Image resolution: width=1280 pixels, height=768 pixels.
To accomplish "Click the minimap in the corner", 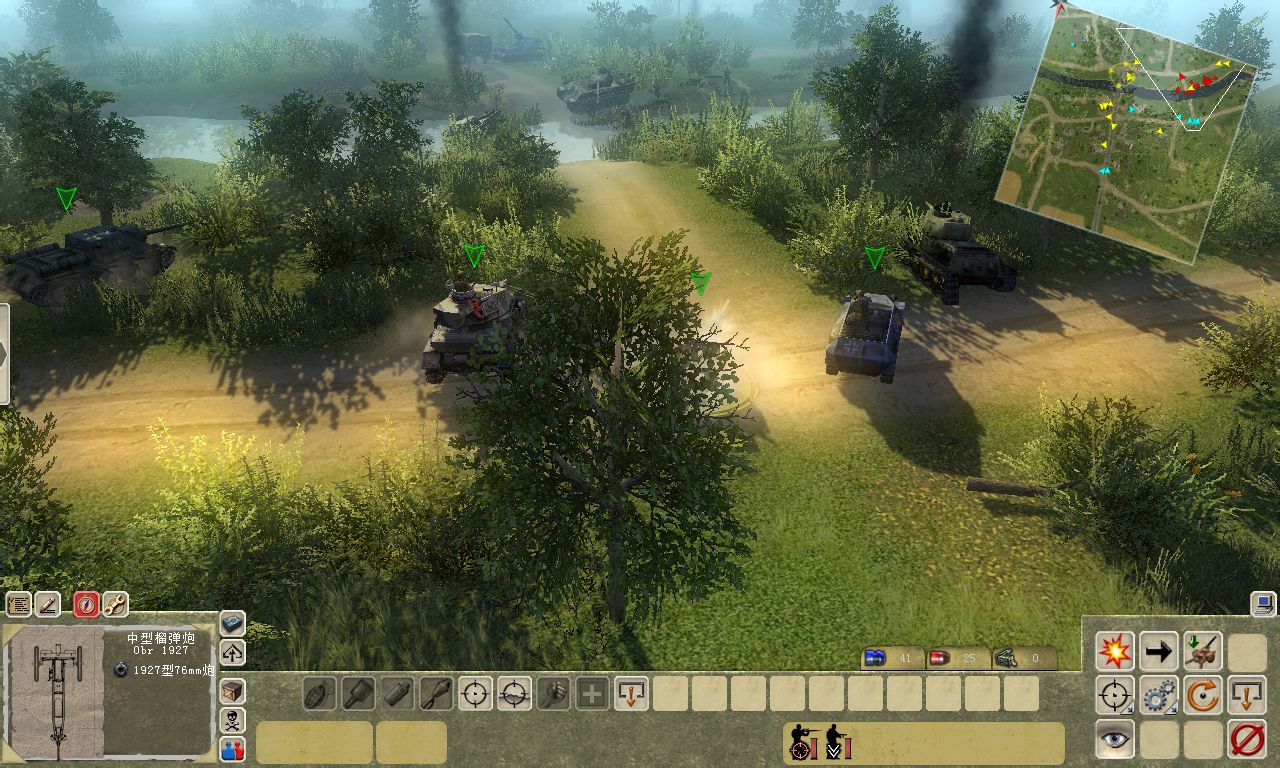I will tap(1125, 130).
